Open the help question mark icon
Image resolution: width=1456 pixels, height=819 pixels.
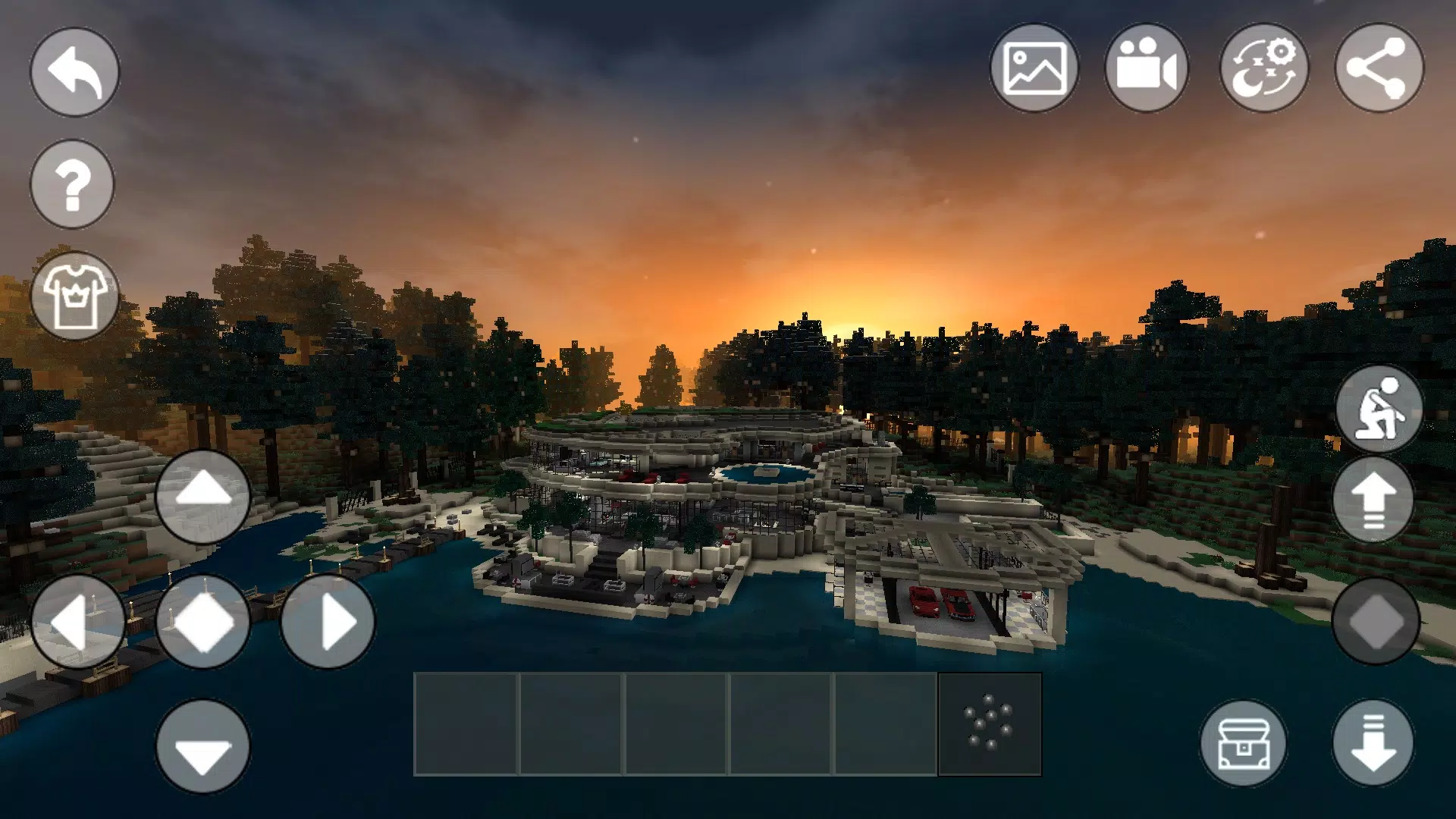(x=72, y=184)
